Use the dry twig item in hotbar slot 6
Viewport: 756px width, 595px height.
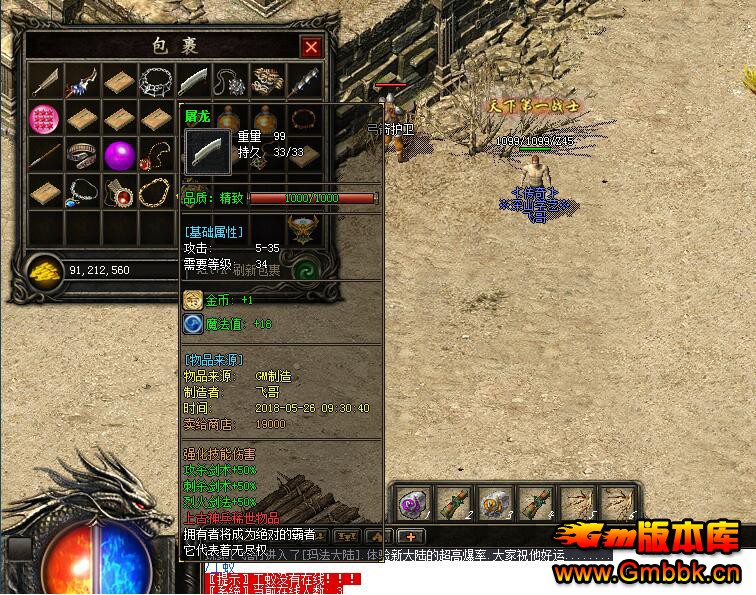(x=616, y=503)
